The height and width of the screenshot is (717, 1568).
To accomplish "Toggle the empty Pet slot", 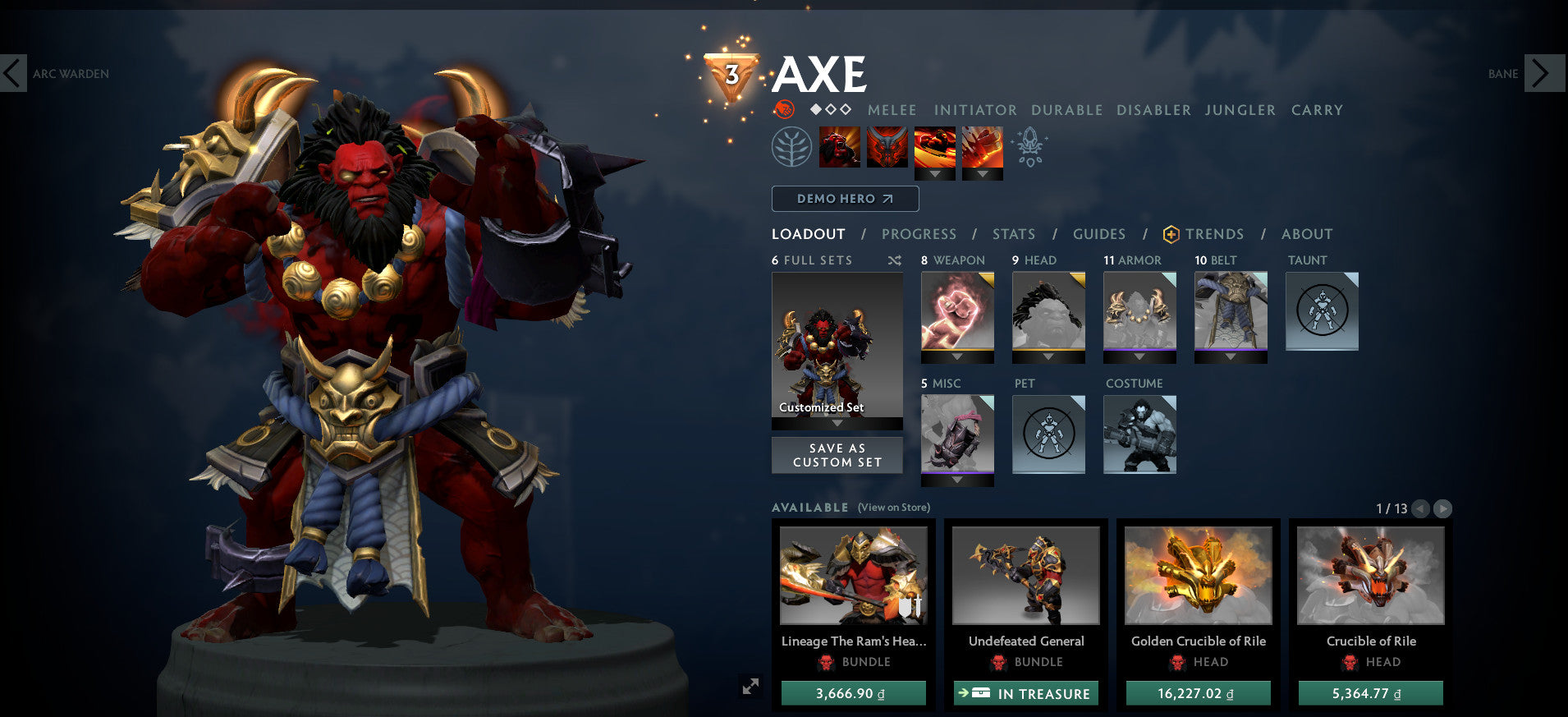I will 1048,434.
